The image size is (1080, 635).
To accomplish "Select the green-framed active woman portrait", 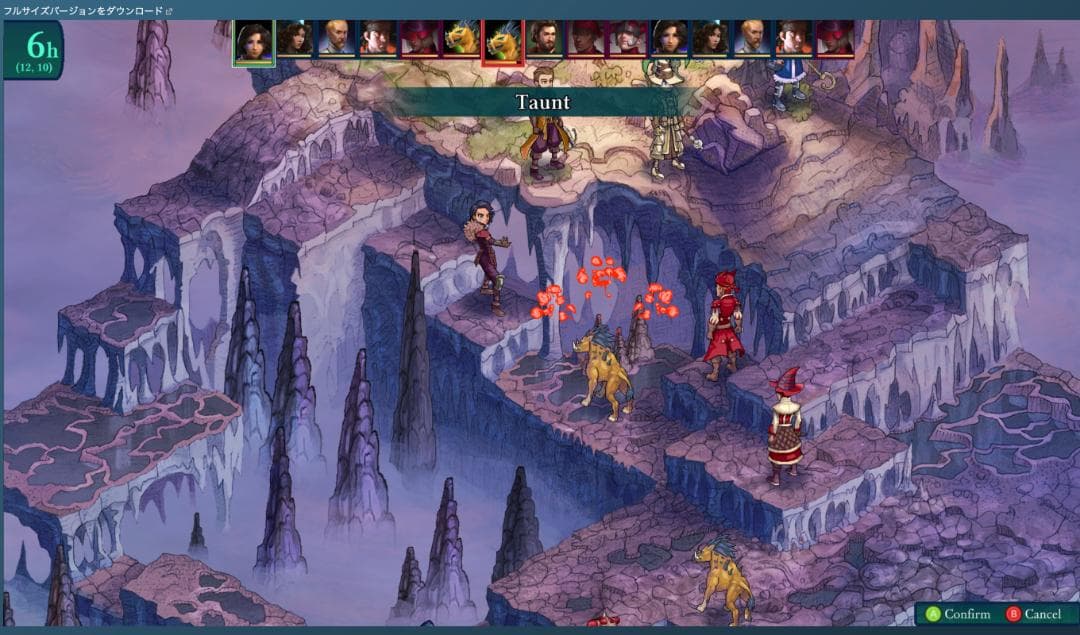I will (254, 42).
